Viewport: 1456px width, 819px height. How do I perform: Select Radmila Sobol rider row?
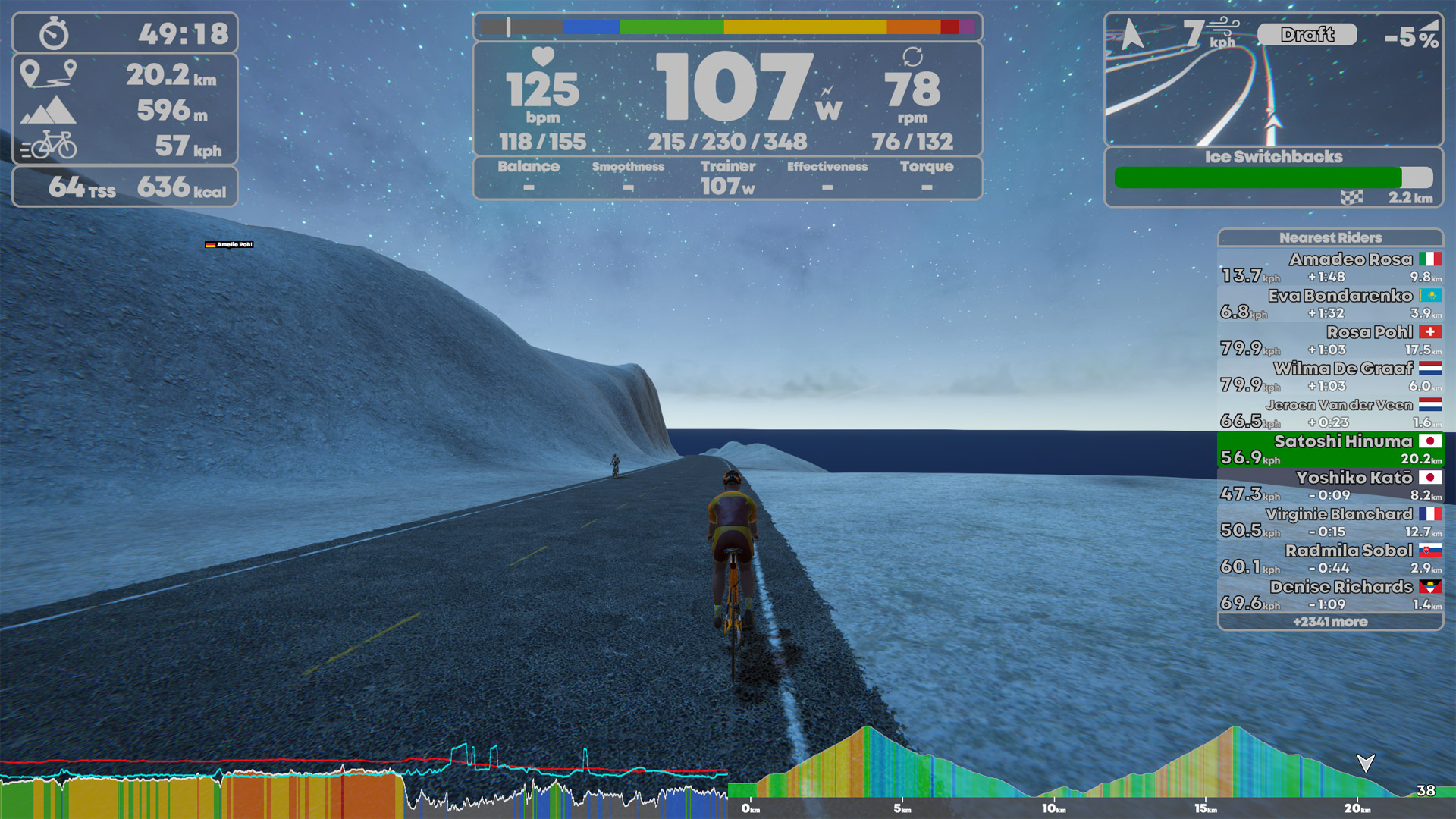[x=1330, y=559]
